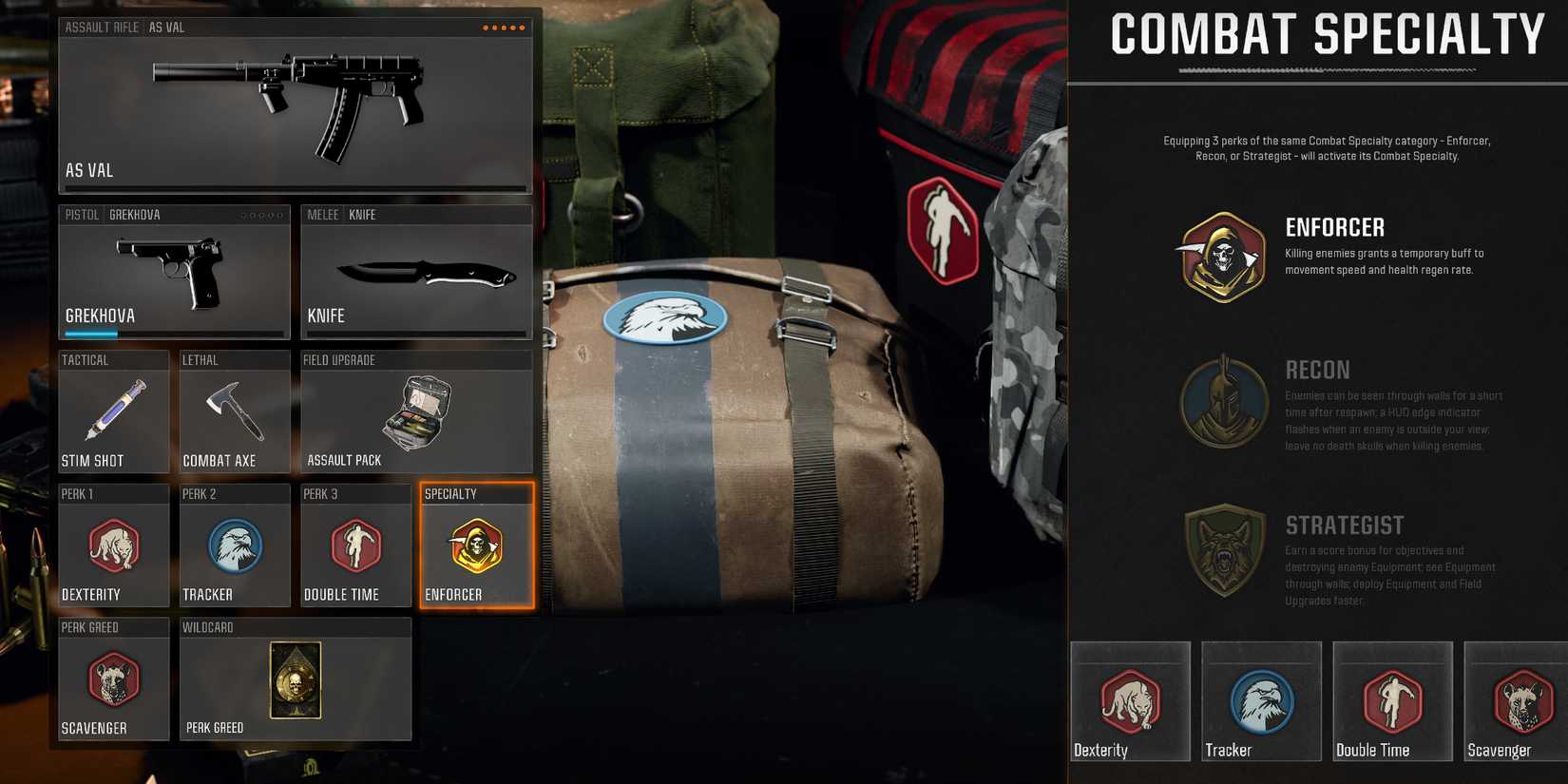Image resolution: width=1568 pixels, height=784 pixels.
Task: Select Tracker from the bottom perk row
Action: click(x=1261, y=700)
